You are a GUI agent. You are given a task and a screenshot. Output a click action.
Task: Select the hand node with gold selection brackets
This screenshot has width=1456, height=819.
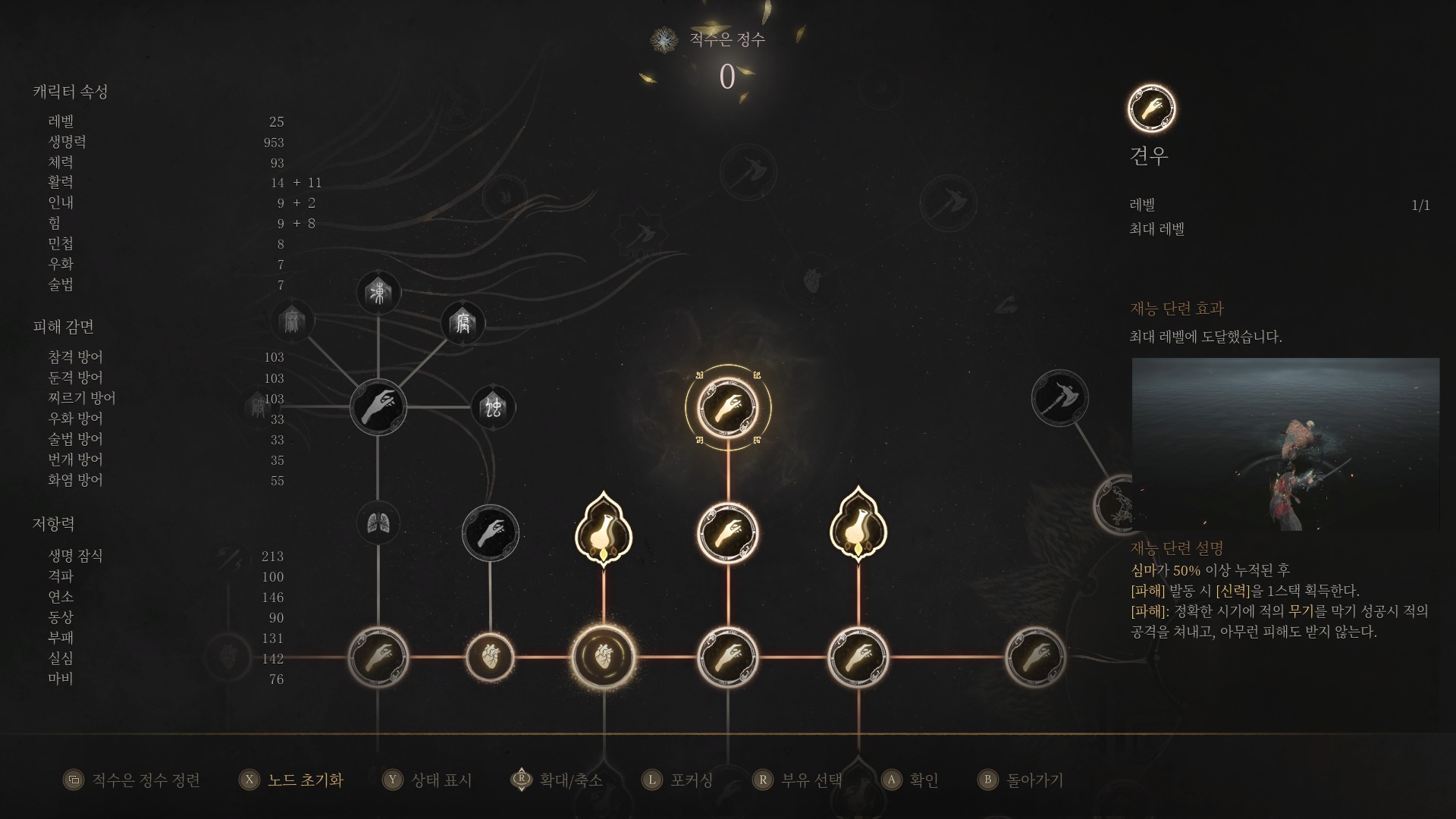tap(727, 407)
